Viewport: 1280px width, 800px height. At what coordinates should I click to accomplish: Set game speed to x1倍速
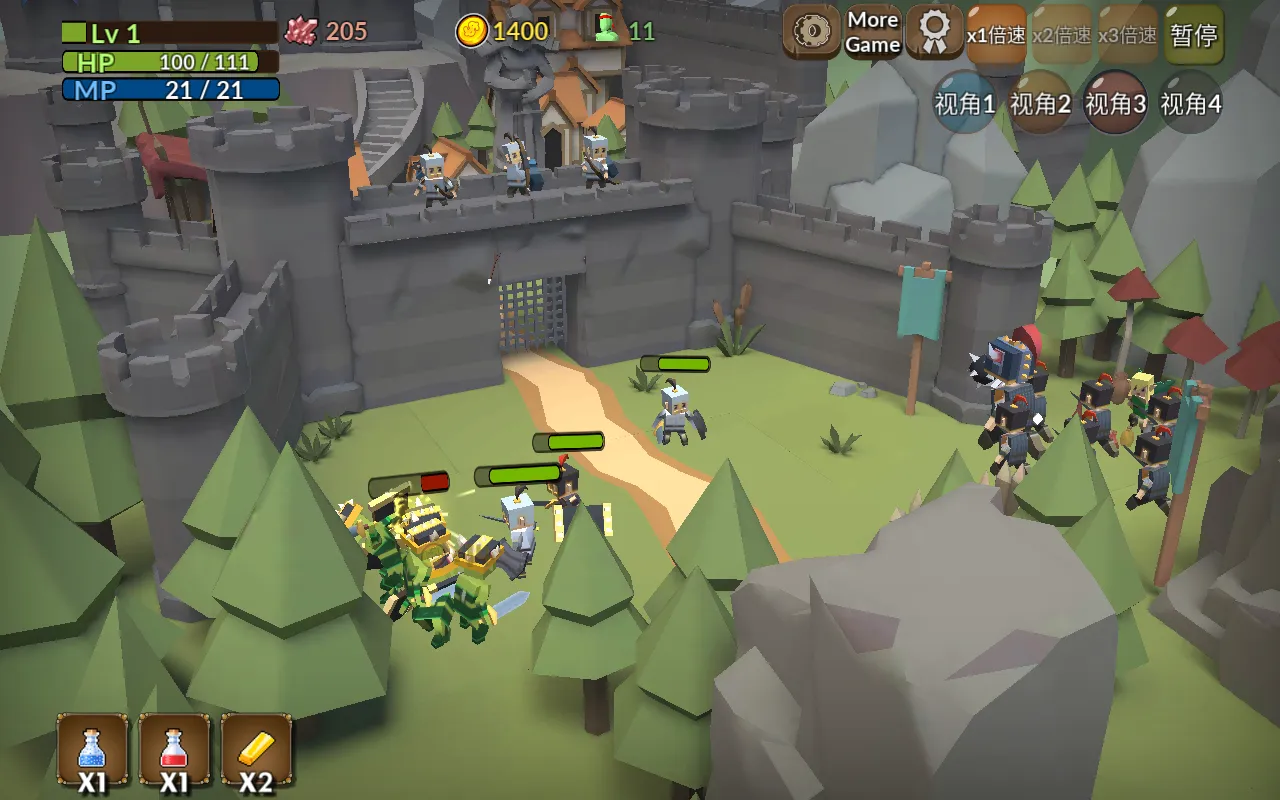coord(996,35)
